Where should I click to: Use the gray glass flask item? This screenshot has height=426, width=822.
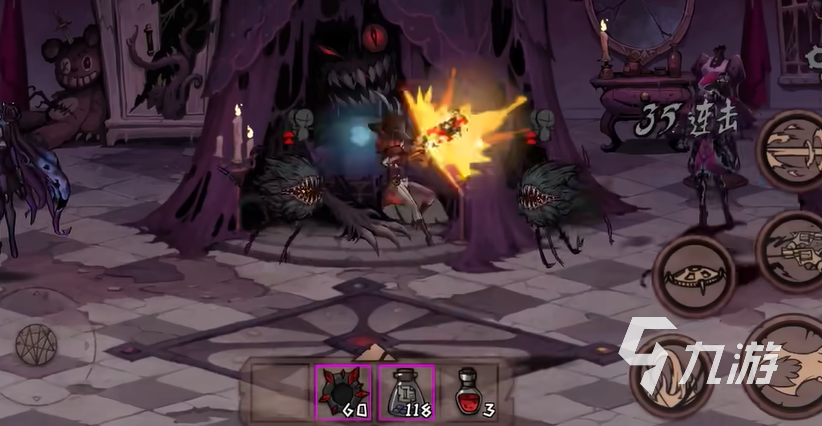pyautogui.click(x=405, y=392)
